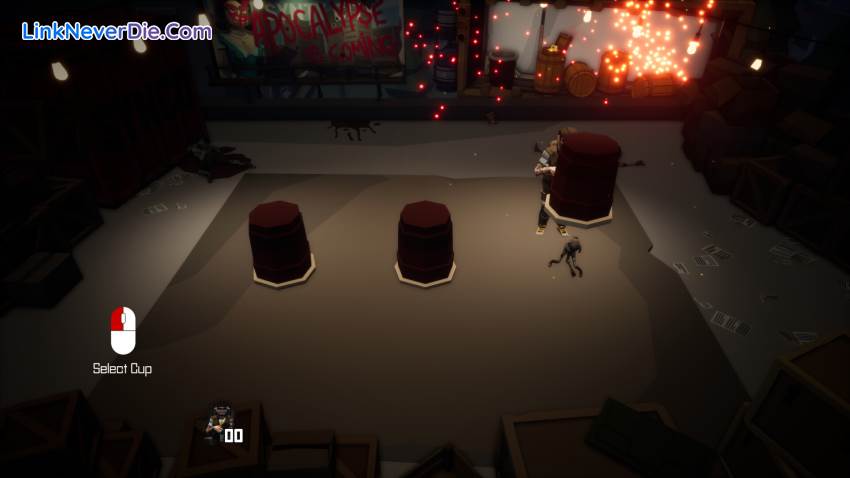
Task: Pick the raised barrel cup on the right
Action: pyautogui.click(x=584, y=177)
